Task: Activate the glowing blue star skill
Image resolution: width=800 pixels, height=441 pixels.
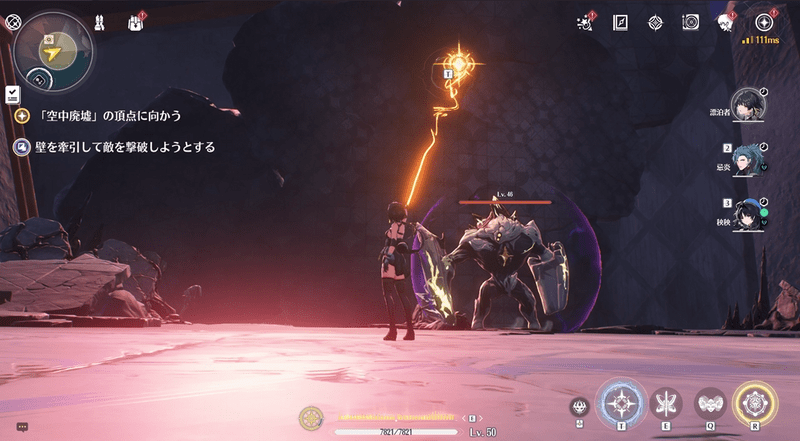Action: 621,403
